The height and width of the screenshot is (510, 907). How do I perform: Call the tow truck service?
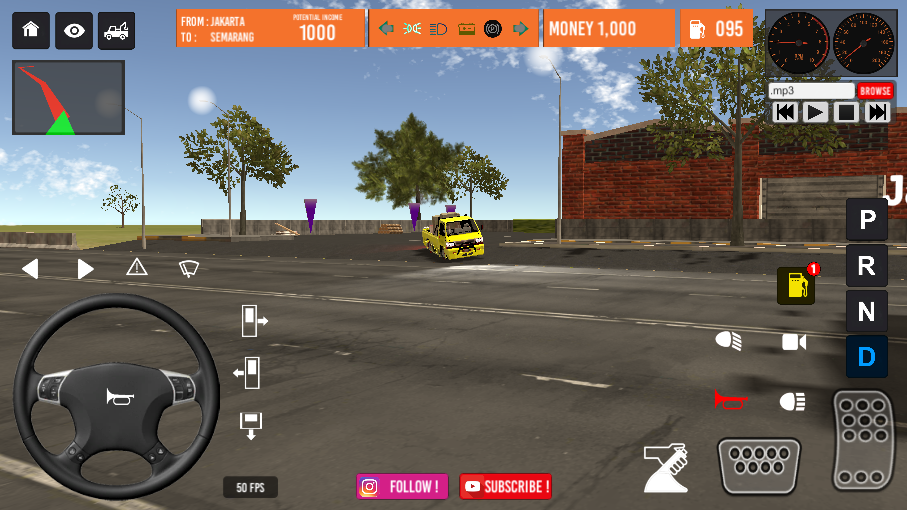click(116, 31)
